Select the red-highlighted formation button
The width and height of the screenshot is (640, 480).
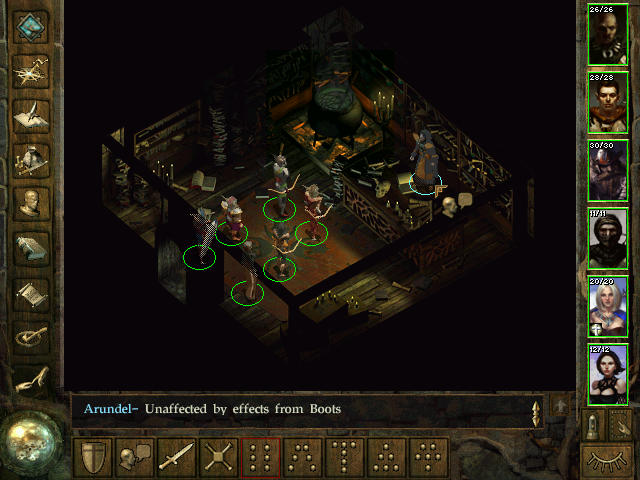(x=261, y=458)
